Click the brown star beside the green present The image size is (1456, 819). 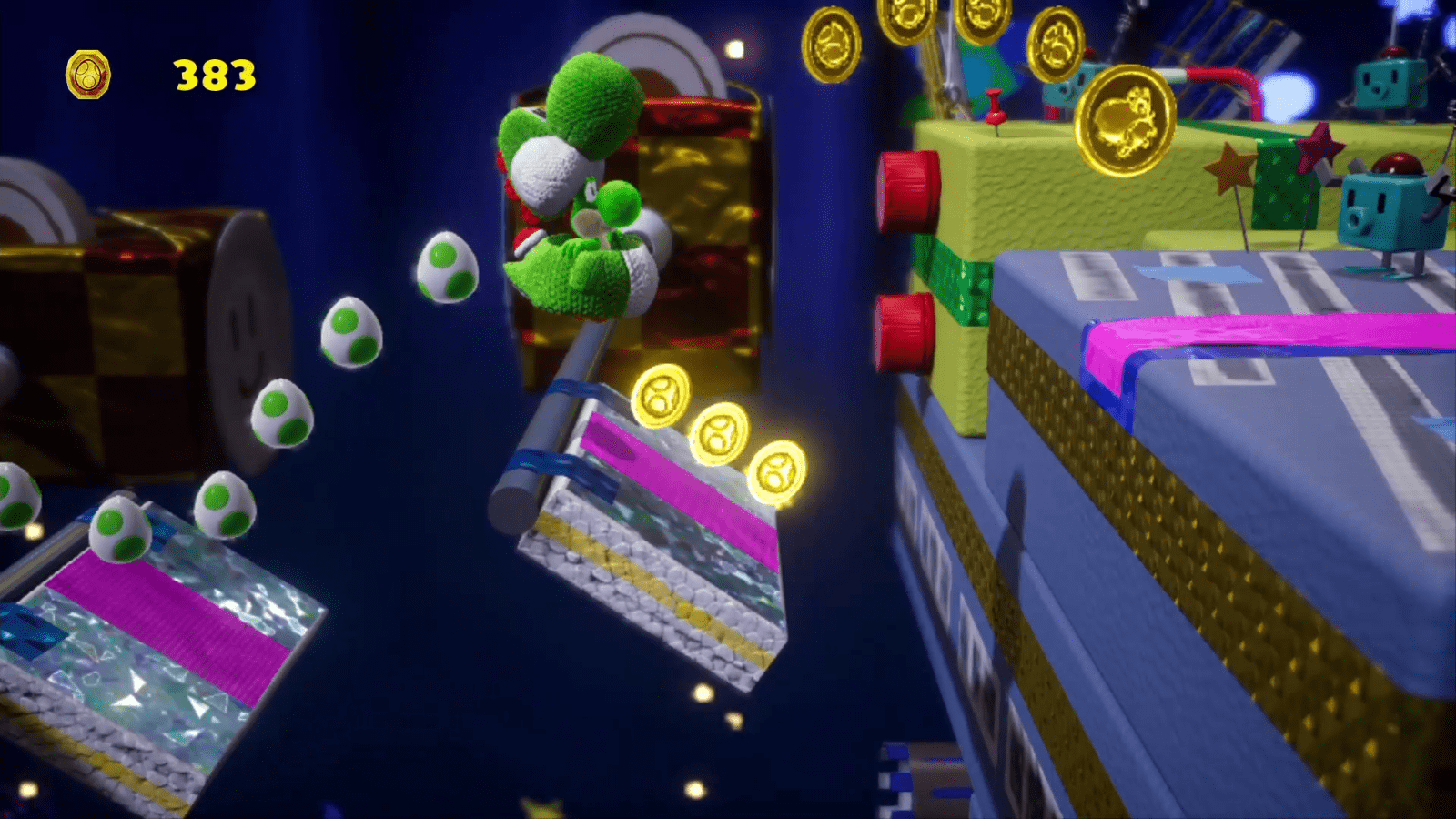[x=1230, y=167]
